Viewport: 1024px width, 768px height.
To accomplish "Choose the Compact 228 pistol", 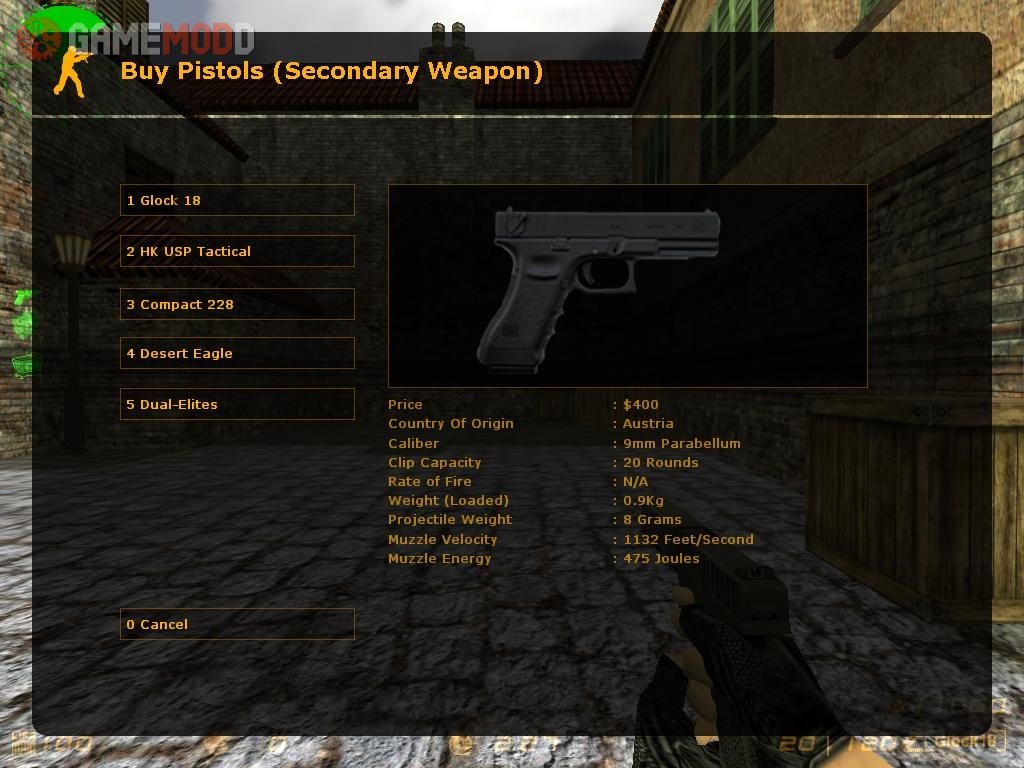I will click(x=237, y=304).
